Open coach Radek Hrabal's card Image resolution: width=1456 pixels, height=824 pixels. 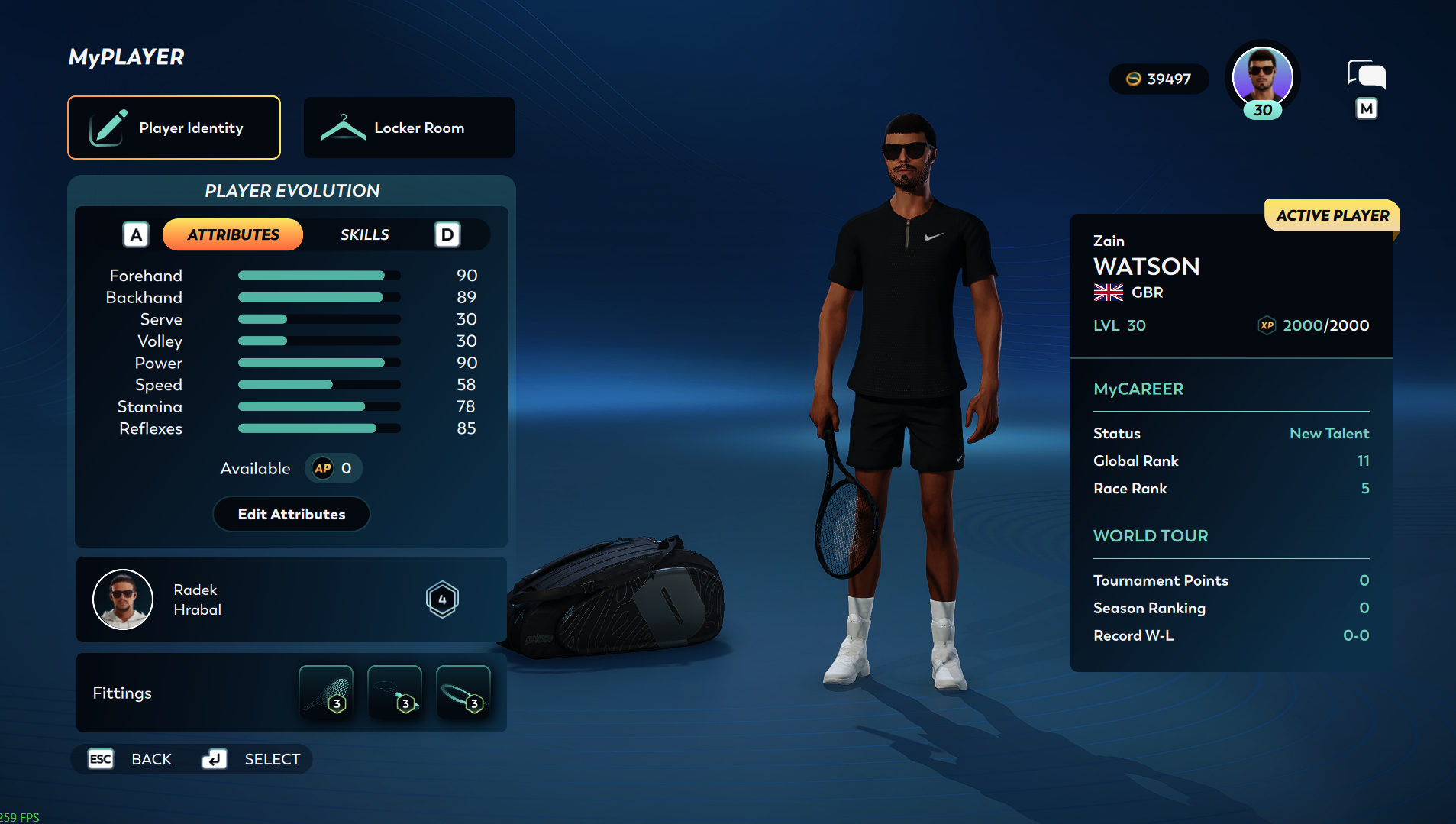(291, 599)
